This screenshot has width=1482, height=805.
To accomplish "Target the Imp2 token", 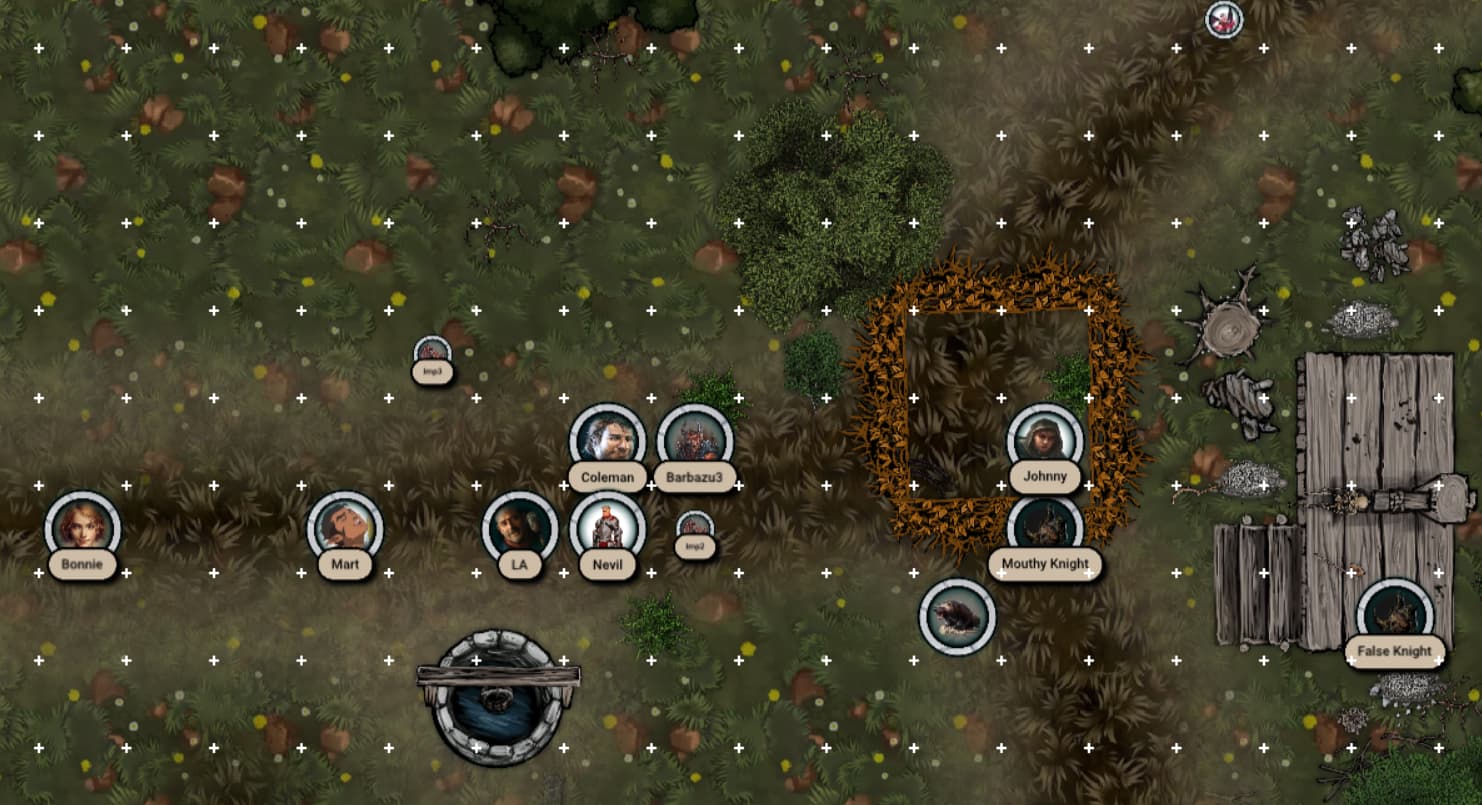I will [695, 527].
